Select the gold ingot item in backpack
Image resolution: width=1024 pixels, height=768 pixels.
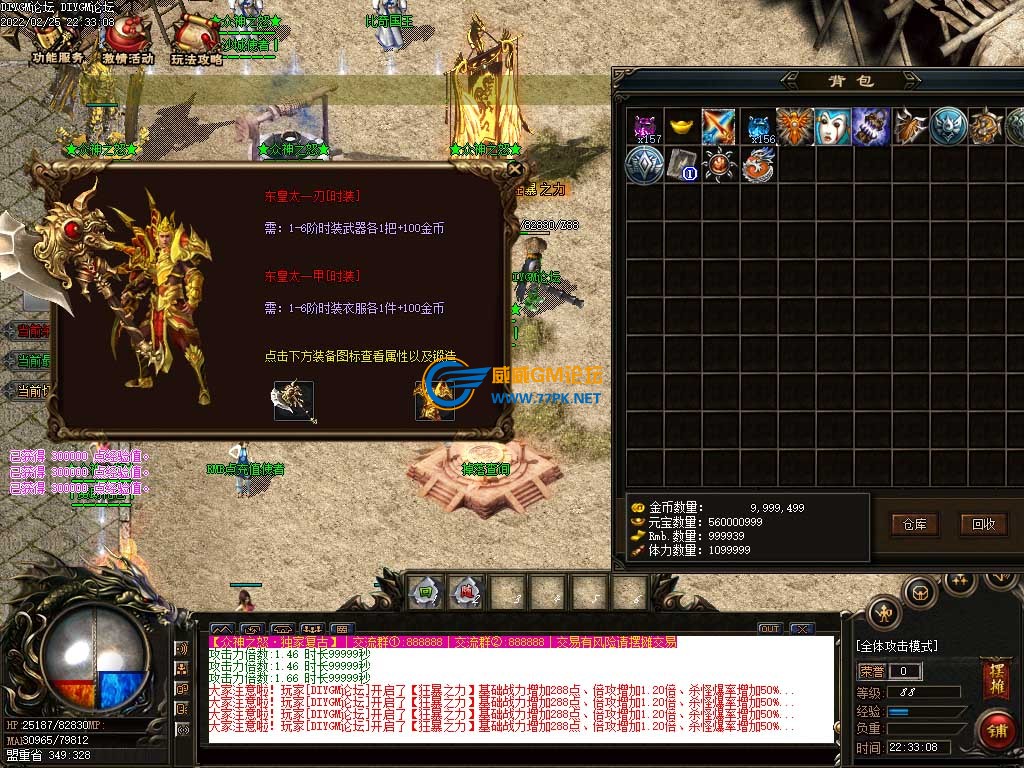click(682, 127)
